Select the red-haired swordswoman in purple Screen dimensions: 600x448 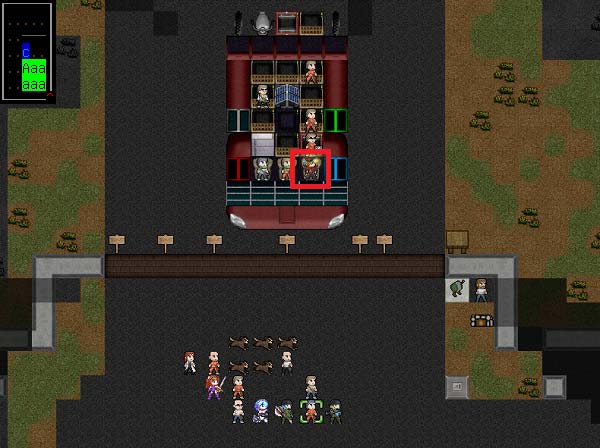(x=212, y=386)
